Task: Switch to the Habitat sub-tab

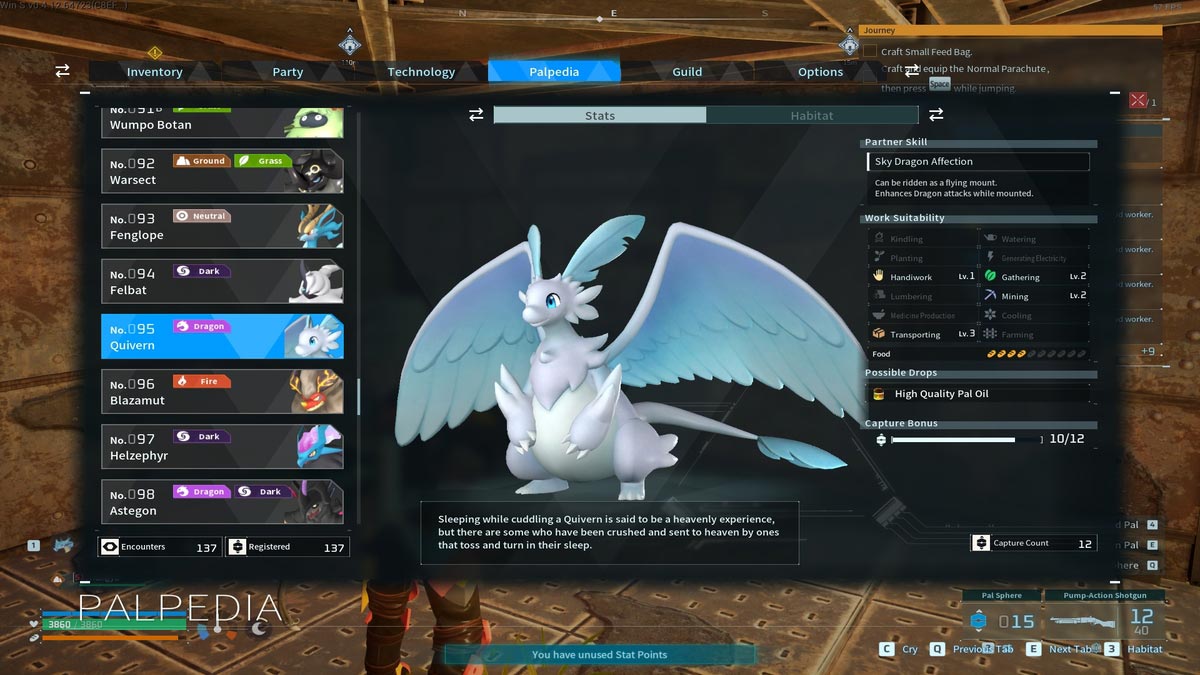Action: 811,116
